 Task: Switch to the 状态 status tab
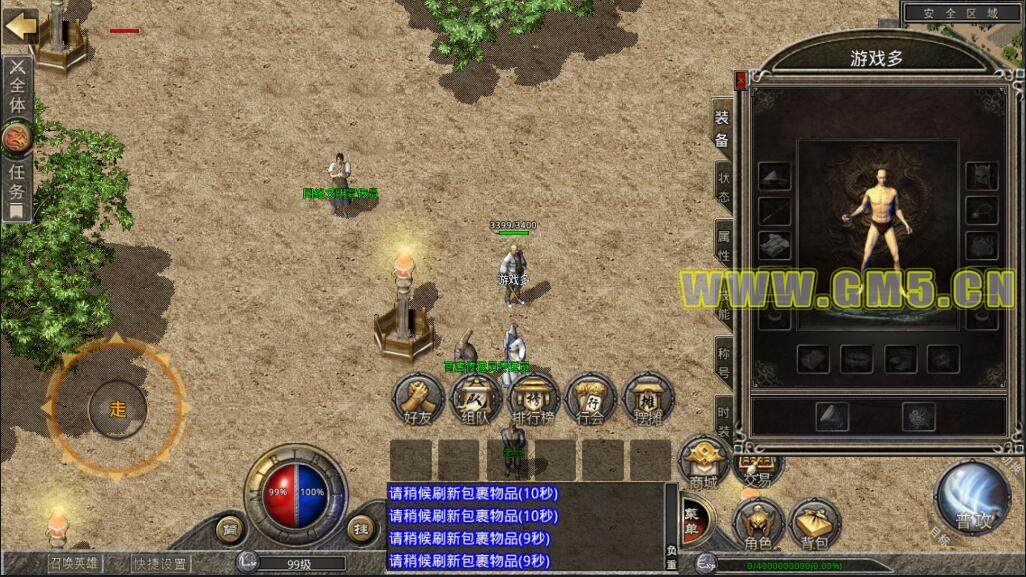point(723,187)
